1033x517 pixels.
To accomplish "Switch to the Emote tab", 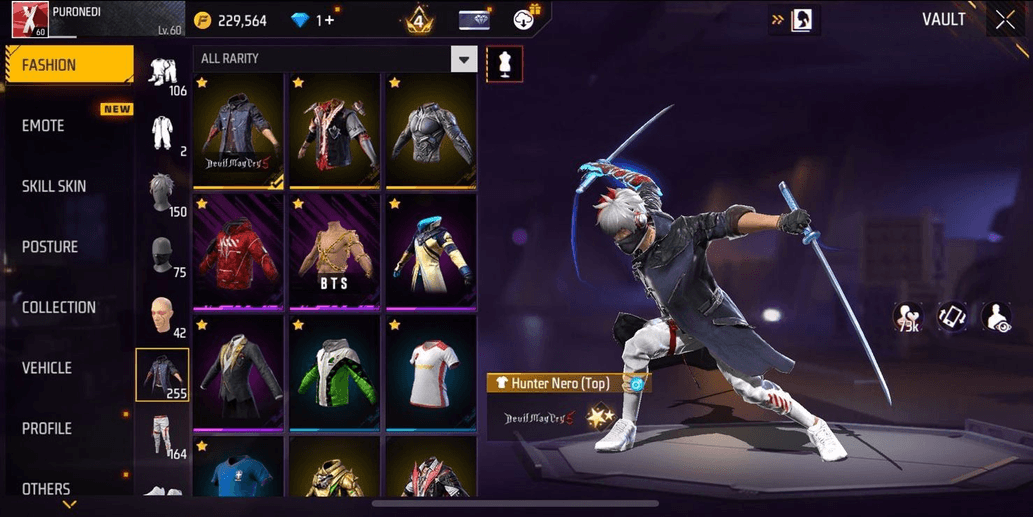I will point(44,126).
